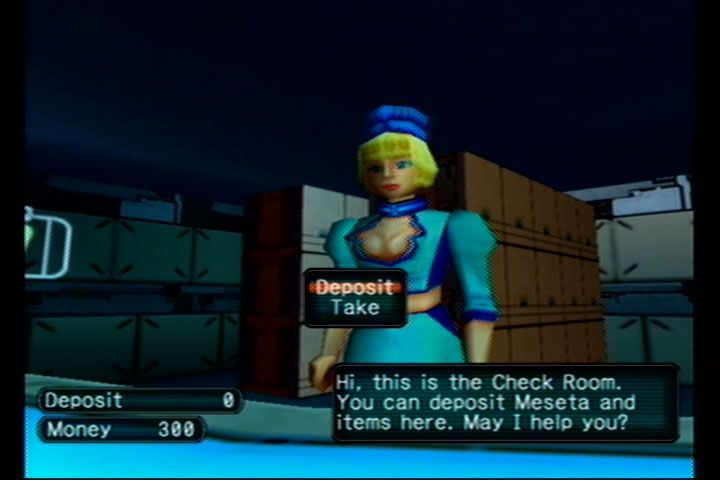Choose Take from the Check Room menu
Viewport: 720px width, 480px height.
click(355, 308)
